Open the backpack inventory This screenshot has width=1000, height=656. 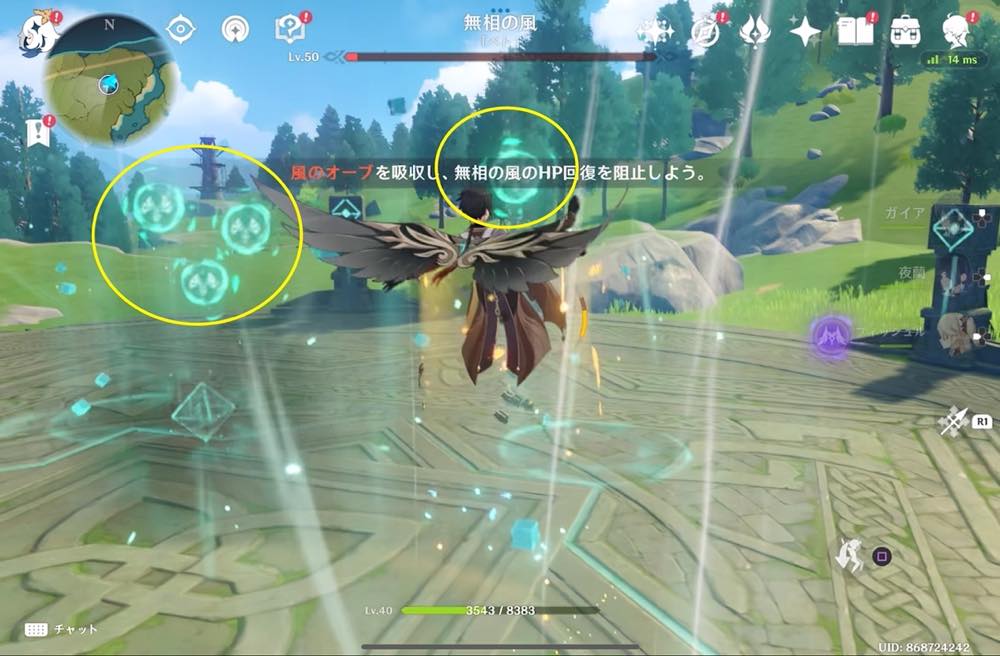pos(906,31)
